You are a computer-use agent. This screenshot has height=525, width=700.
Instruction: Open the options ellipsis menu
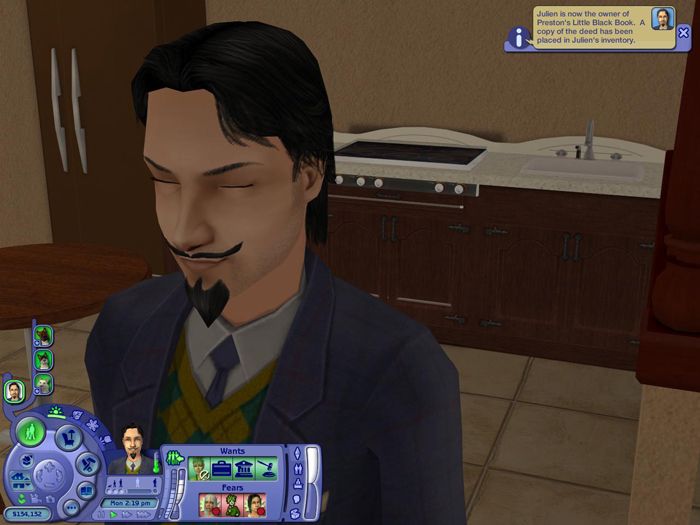coord(72,507)
